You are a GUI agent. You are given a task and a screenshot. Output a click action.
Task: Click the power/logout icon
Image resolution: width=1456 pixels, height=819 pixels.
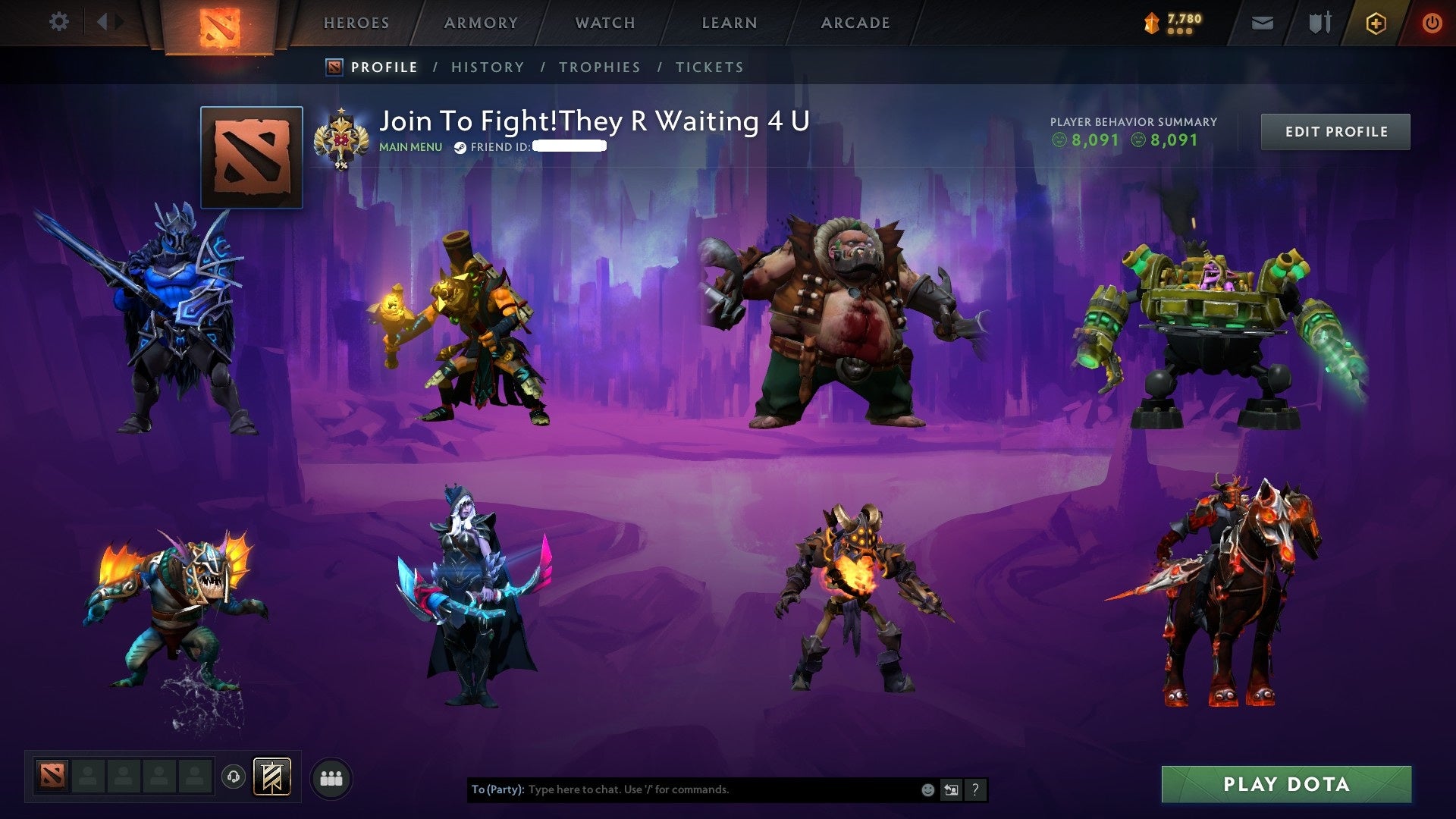1432,22
